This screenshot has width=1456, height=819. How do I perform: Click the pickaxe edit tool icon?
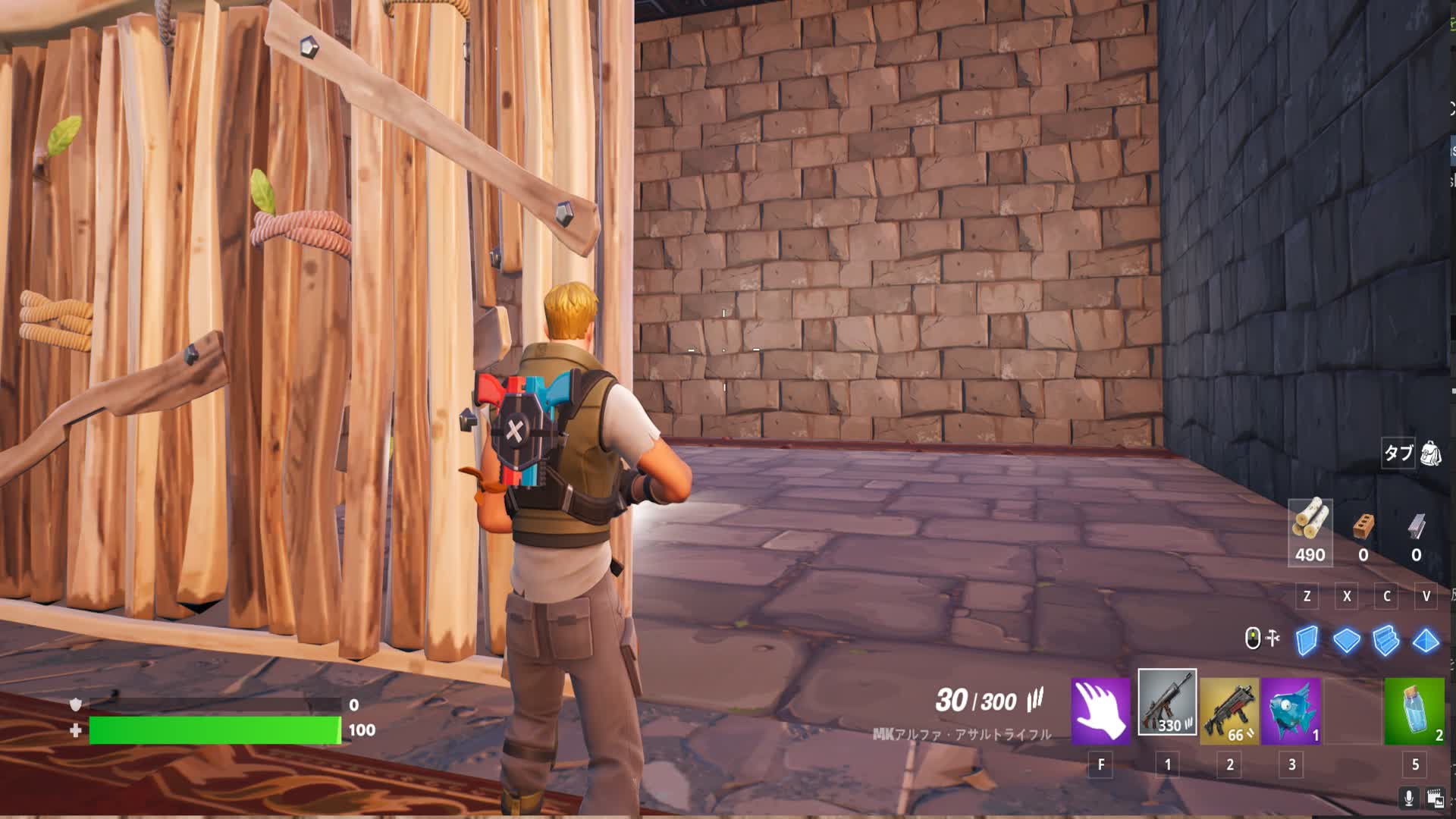tap(1272, 638)
